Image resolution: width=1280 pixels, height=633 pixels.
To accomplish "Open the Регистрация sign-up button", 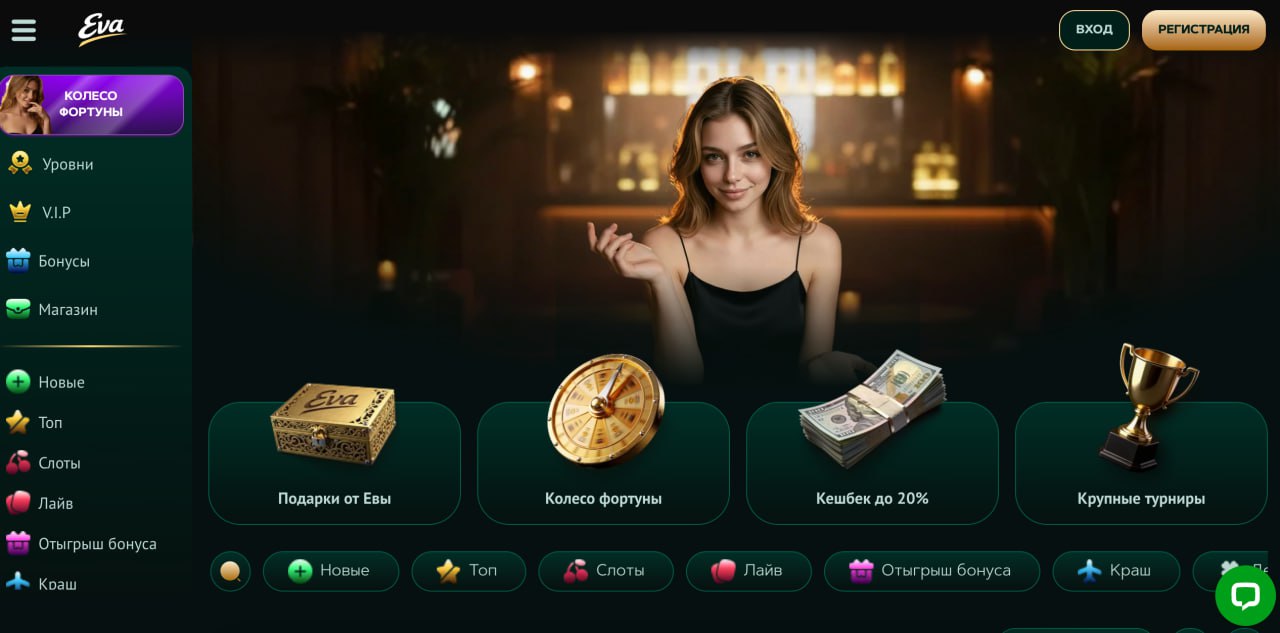I will pyautogui.click(x=1203, y=30).
